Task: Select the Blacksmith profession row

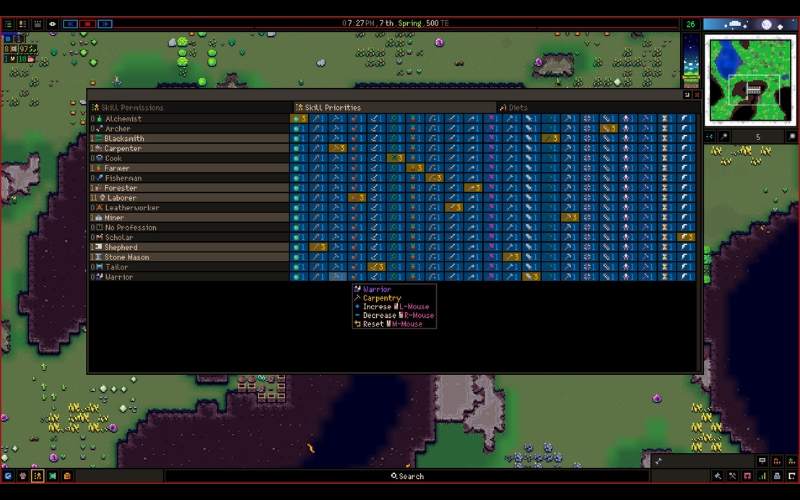Action: pos(124,139)
